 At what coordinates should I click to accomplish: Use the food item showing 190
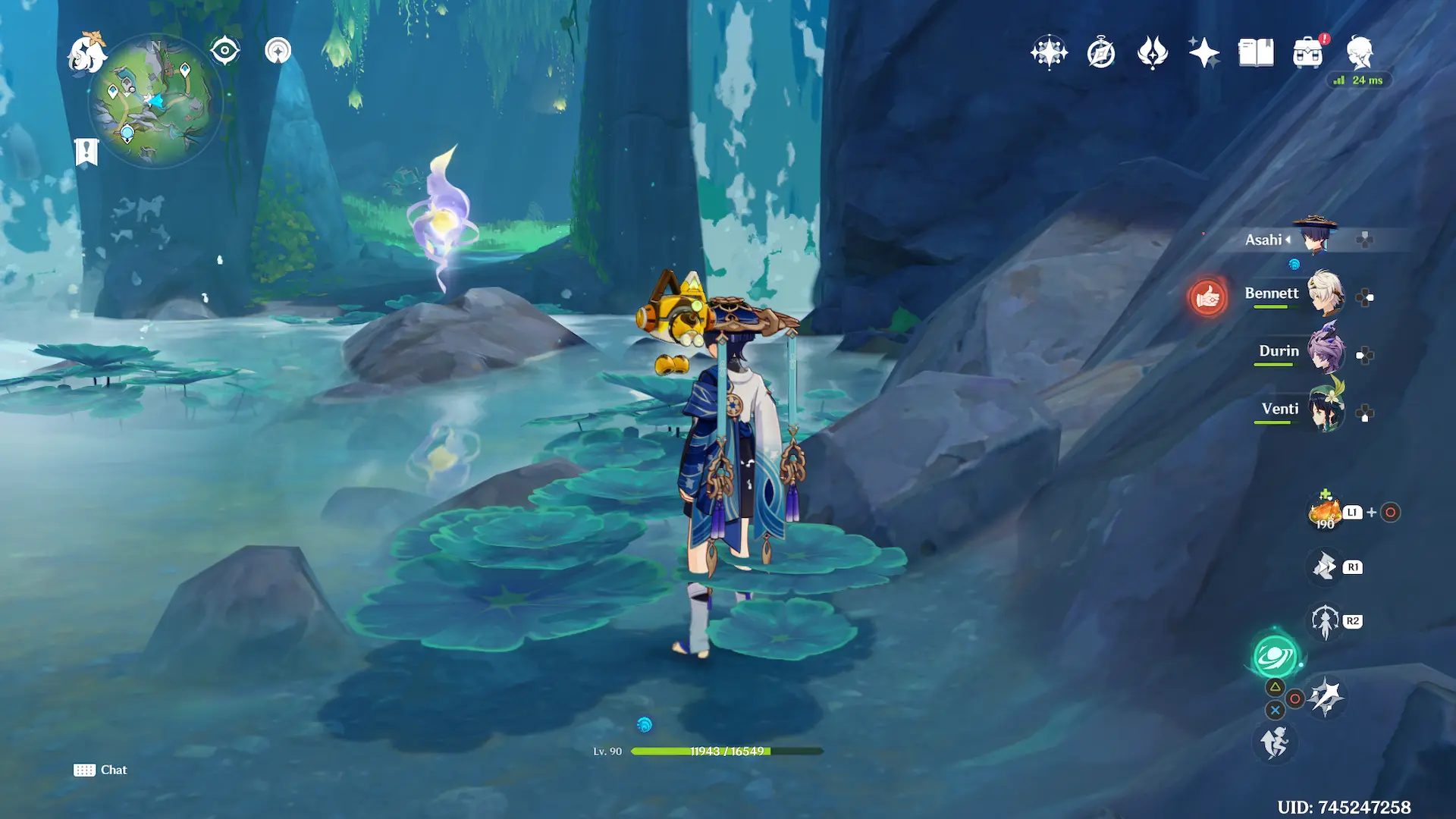(x=1325, y=513)
